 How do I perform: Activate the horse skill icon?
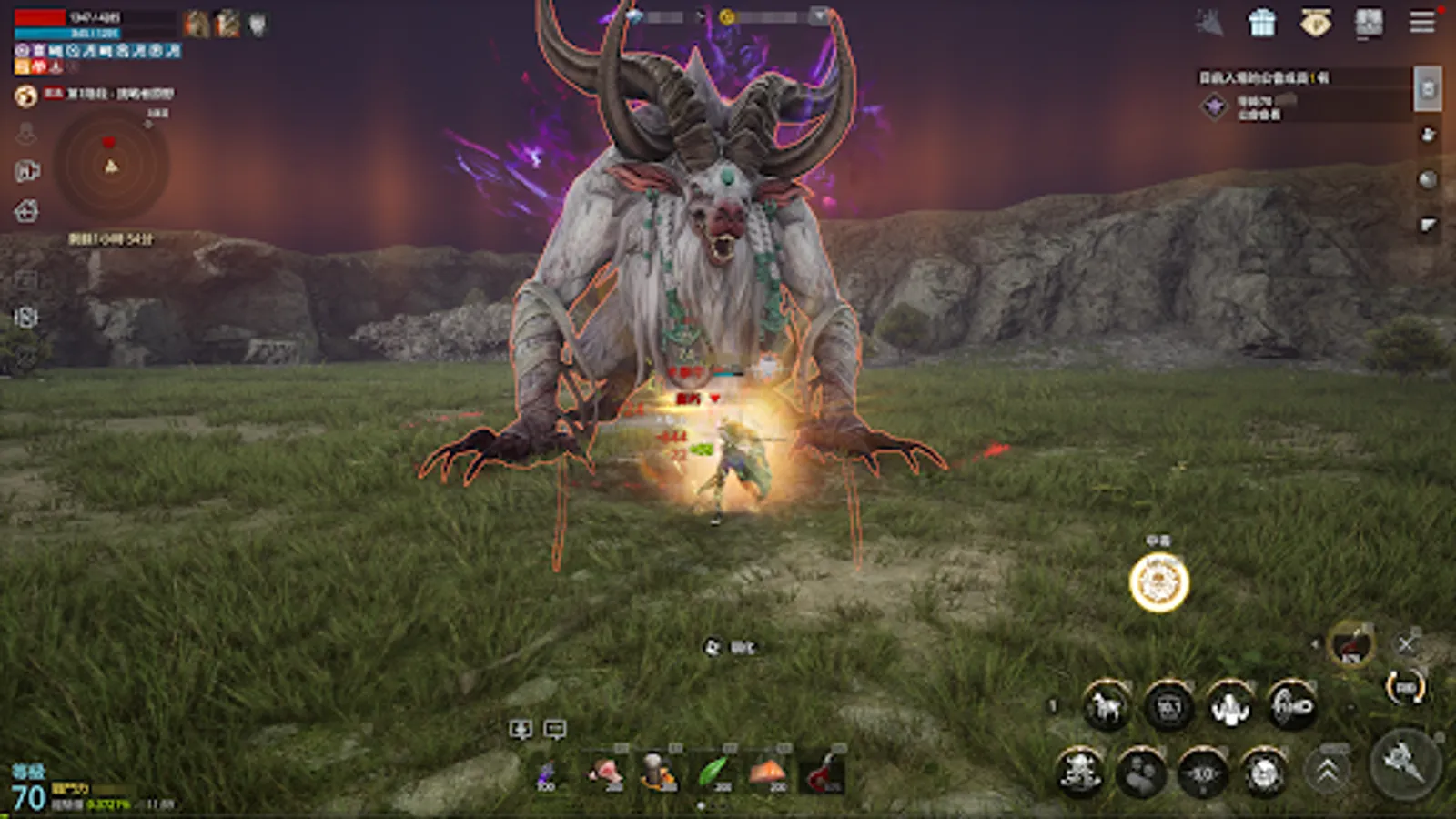click(x=1106, y=706)
